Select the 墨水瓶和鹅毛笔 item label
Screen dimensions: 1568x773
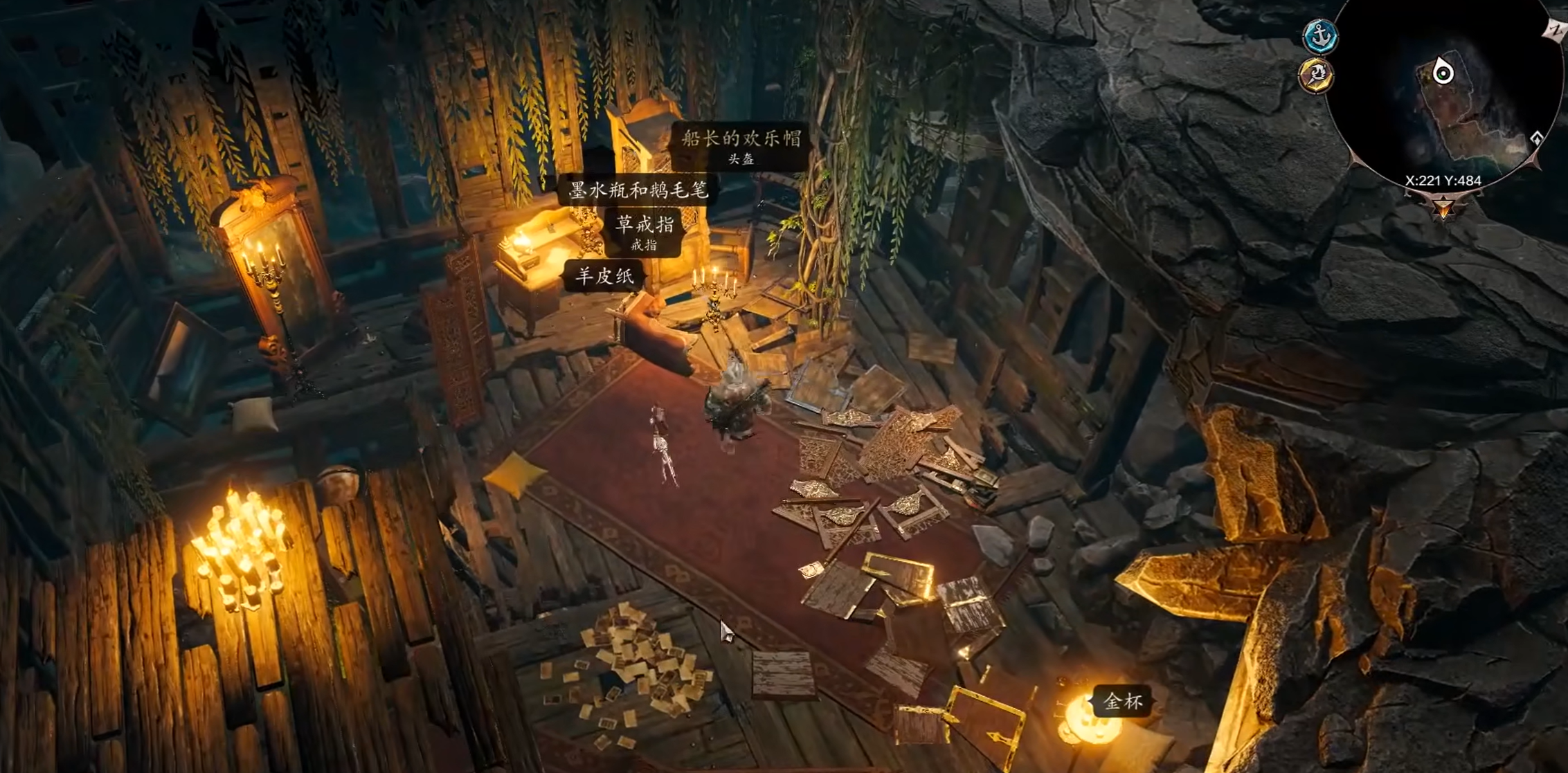click(x=638, y=190)
